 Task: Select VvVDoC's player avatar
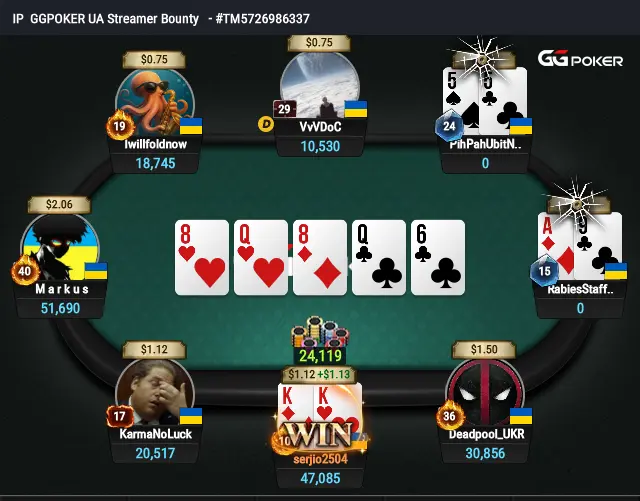coord(316,90)
